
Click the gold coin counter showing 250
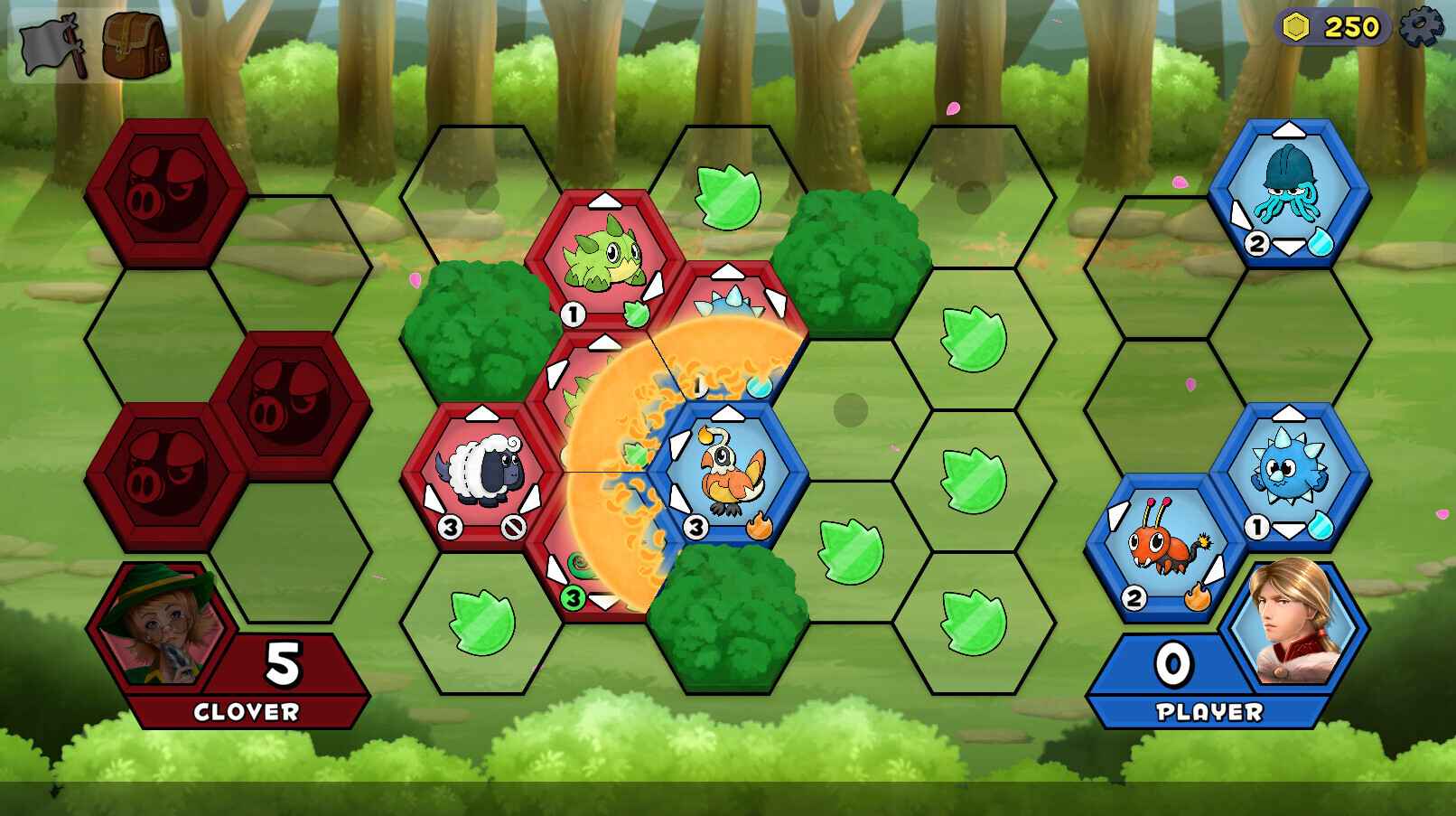pos(1333,26)
